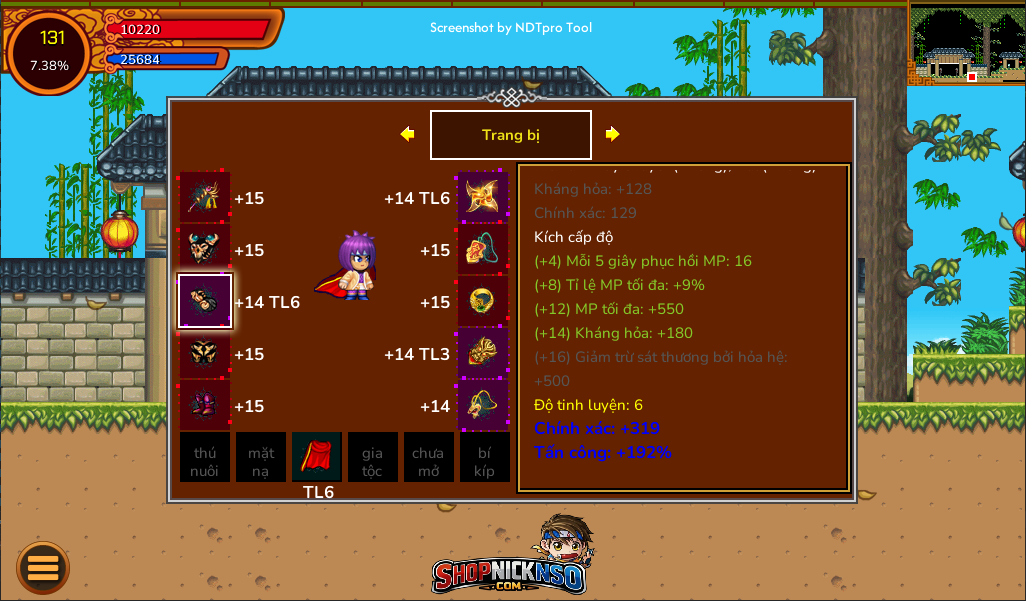Select the +15 pants equipment slot
Viewport: 1026px width, 601px height.
(x=205, y=353)
